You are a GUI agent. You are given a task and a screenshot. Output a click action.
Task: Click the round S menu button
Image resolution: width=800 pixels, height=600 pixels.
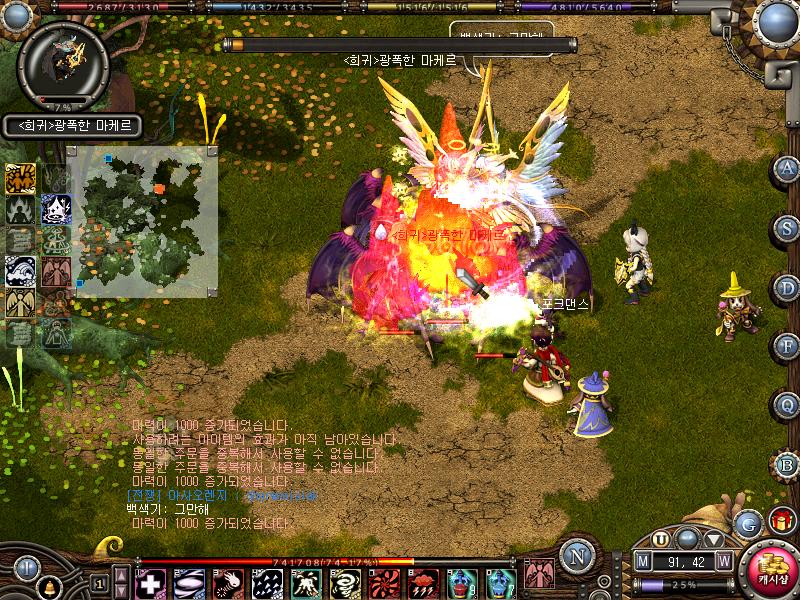[x=787, y=228]
